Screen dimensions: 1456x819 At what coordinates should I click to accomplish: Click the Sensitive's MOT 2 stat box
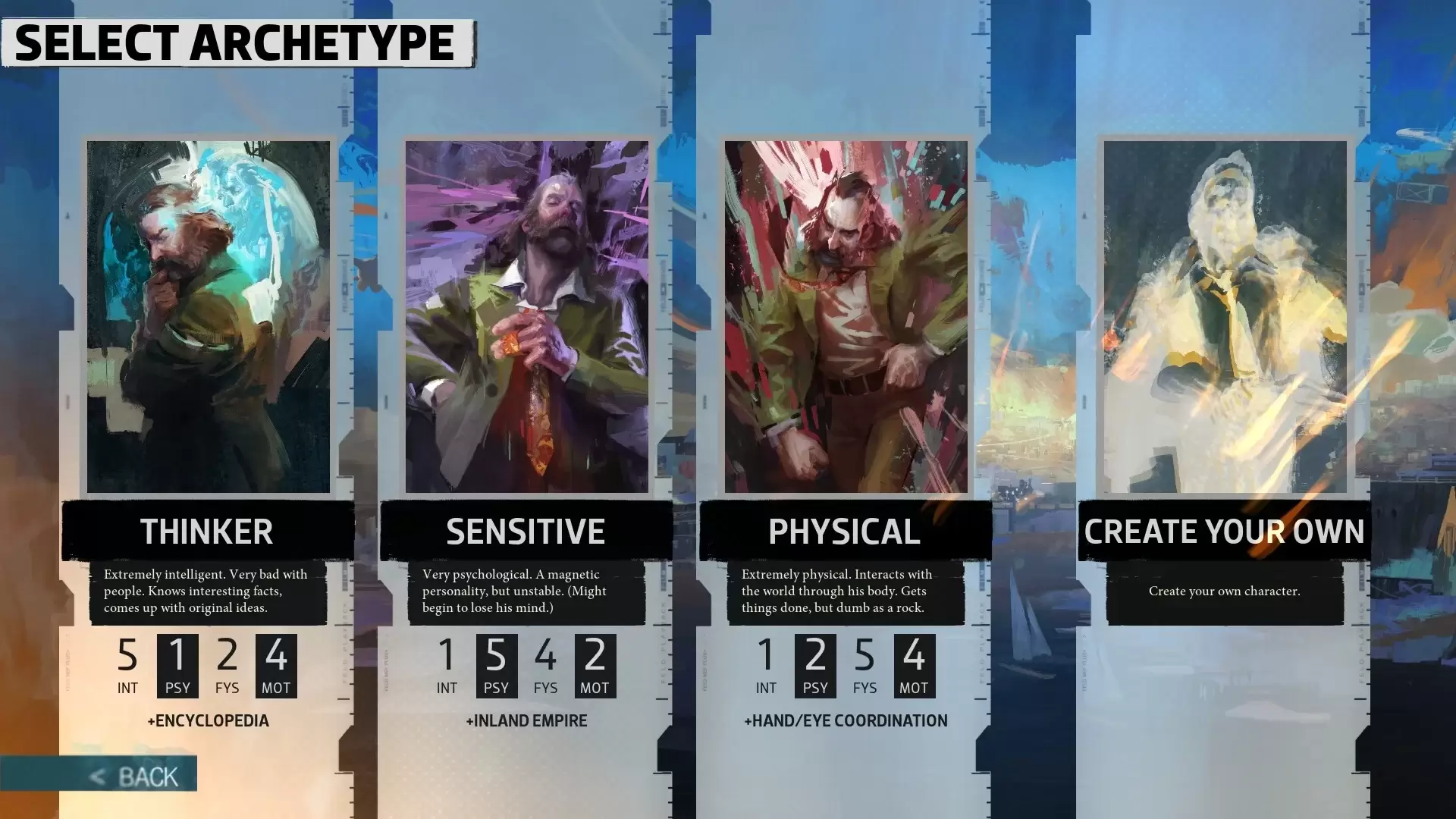(597, 664)
